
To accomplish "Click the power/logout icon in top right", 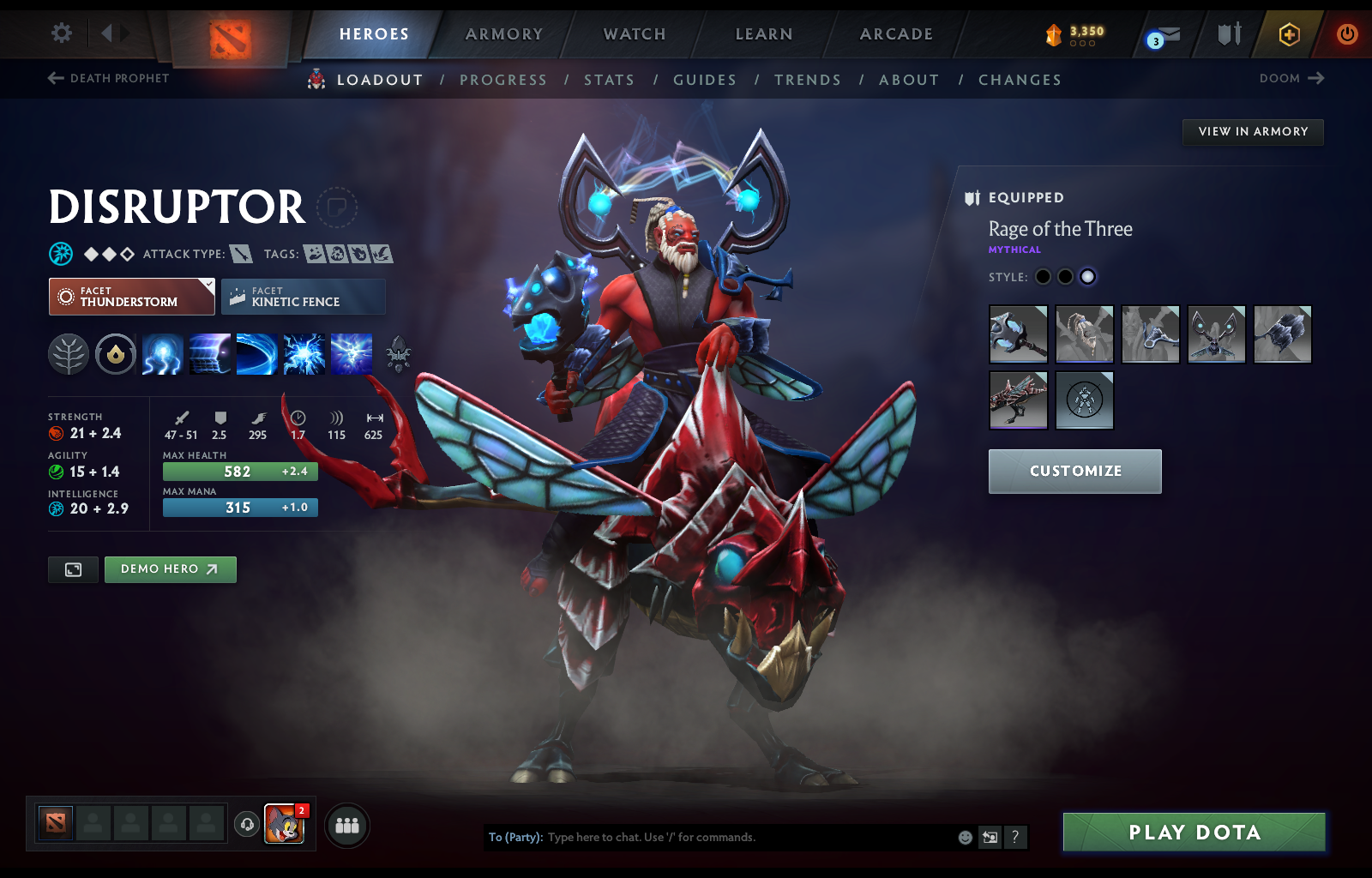I will click(1346, 34).
